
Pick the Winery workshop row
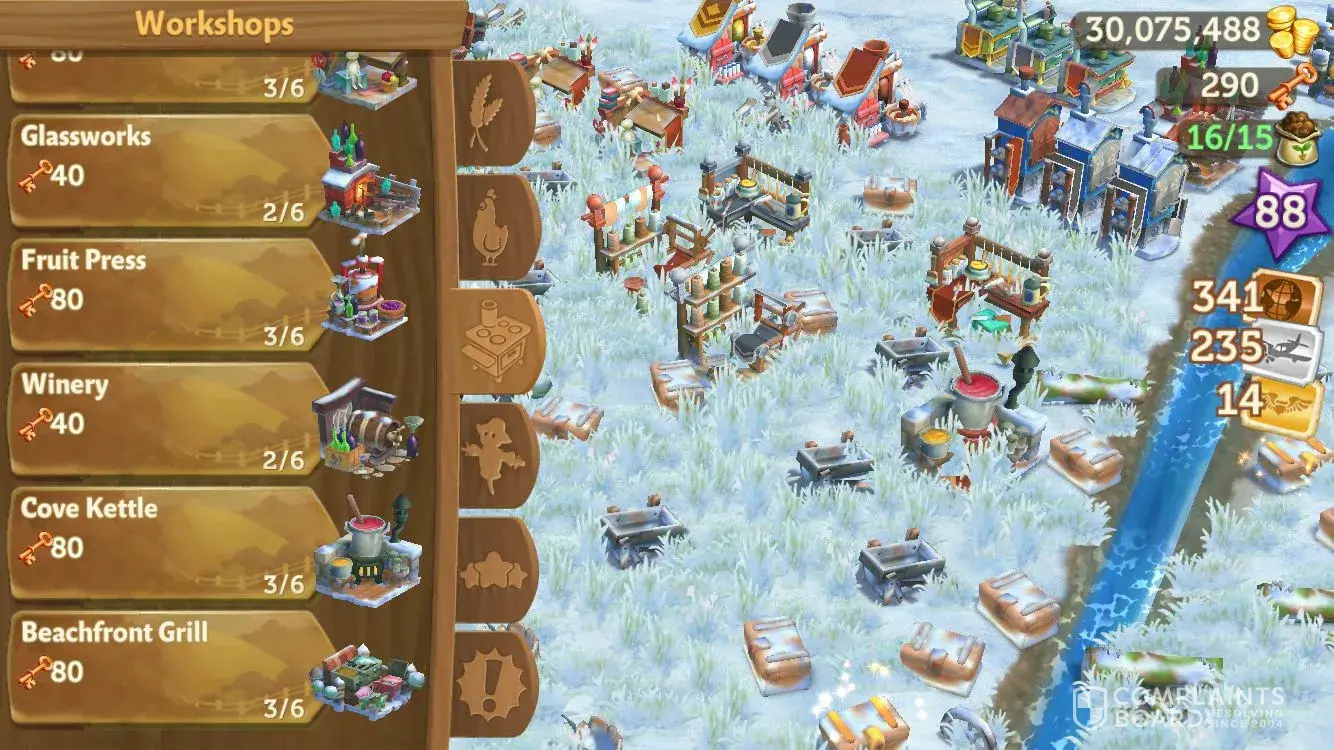pyautogui.click(x=170, y=418)
